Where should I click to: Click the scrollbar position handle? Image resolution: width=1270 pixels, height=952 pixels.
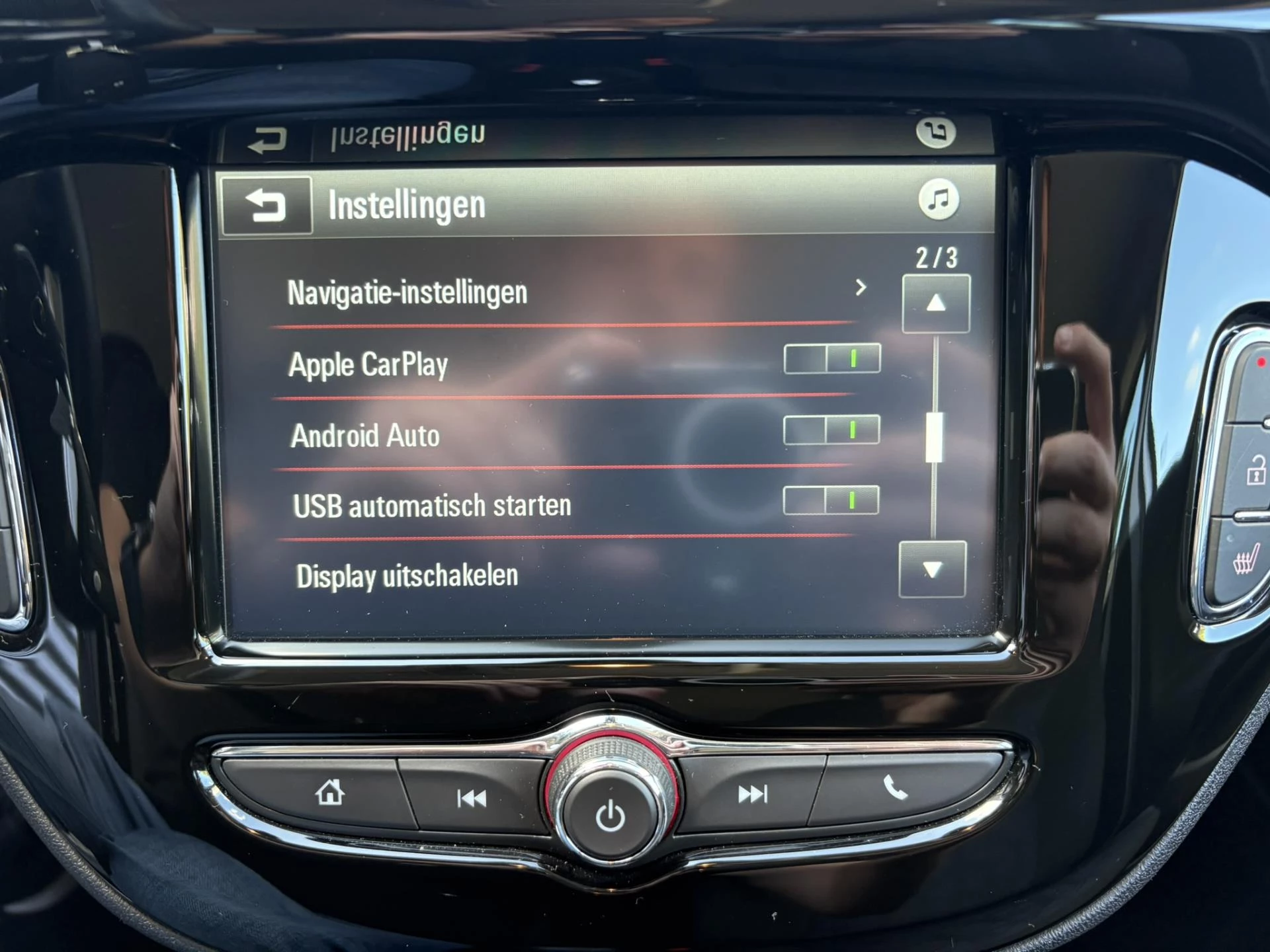click(x=934, y=437)
